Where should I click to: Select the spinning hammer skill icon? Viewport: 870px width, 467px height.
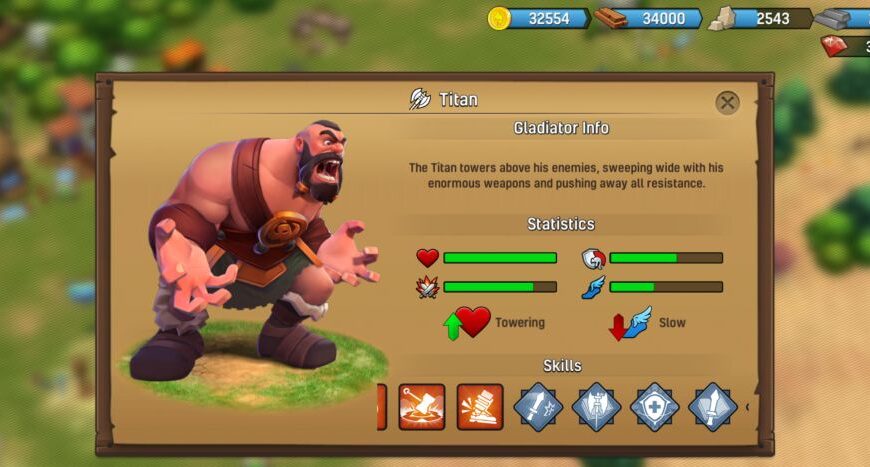422,407
